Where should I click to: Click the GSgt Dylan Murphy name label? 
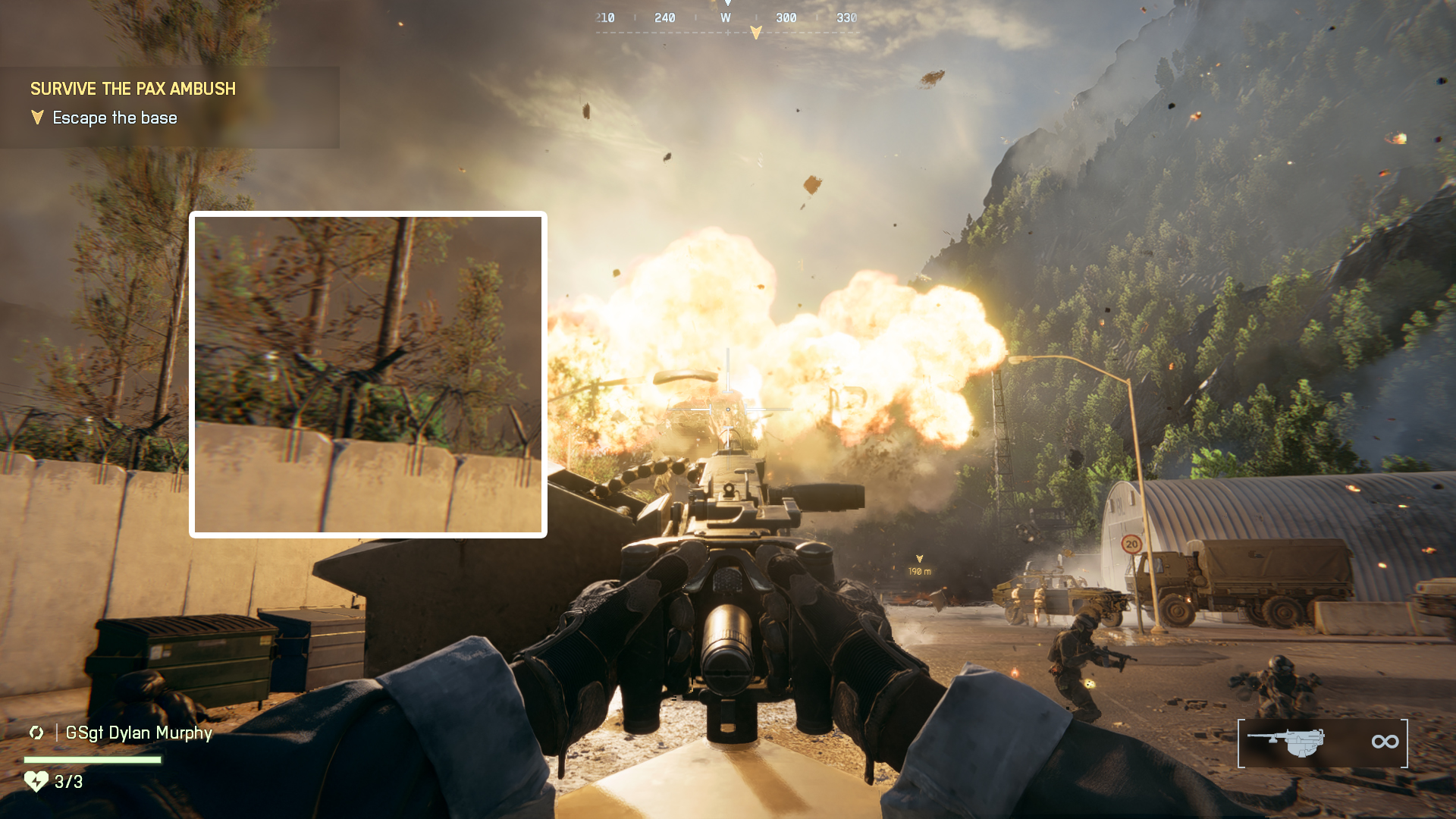click(x=140, y=733)
